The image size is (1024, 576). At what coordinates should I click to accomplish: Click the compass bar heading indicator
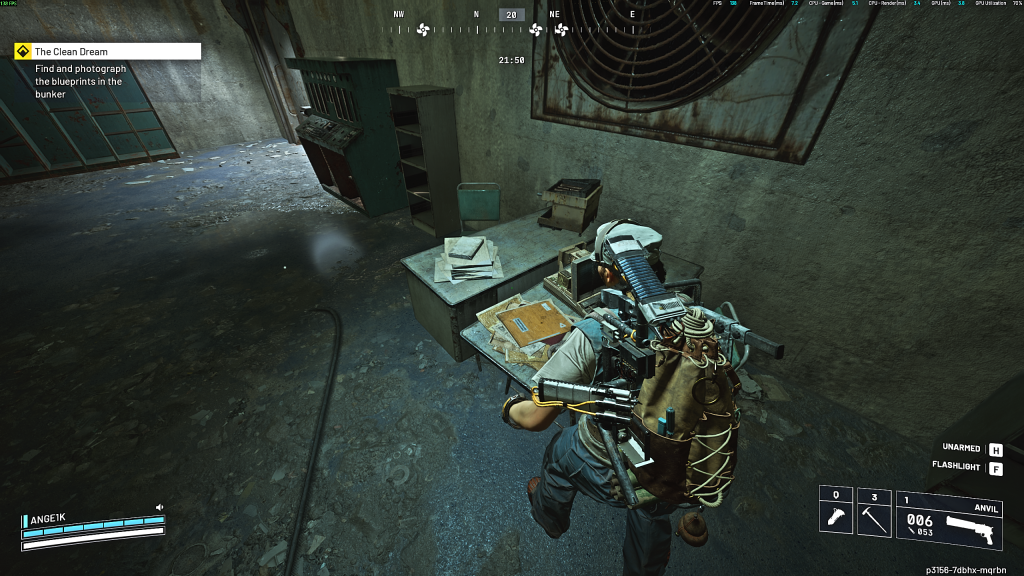point(512,15)
